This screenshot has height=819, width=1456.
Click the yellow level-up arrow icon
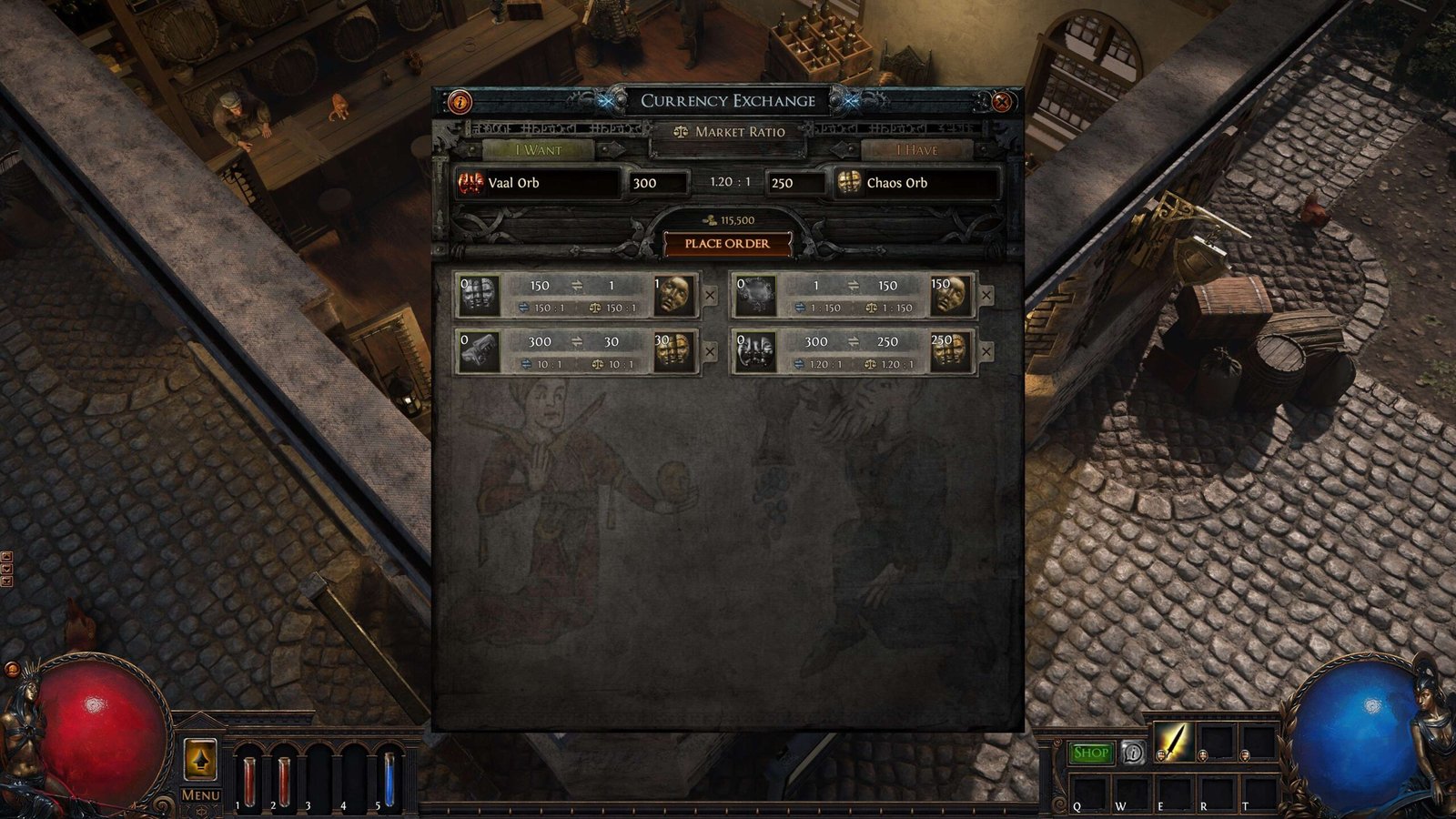[x=200, y=758]
